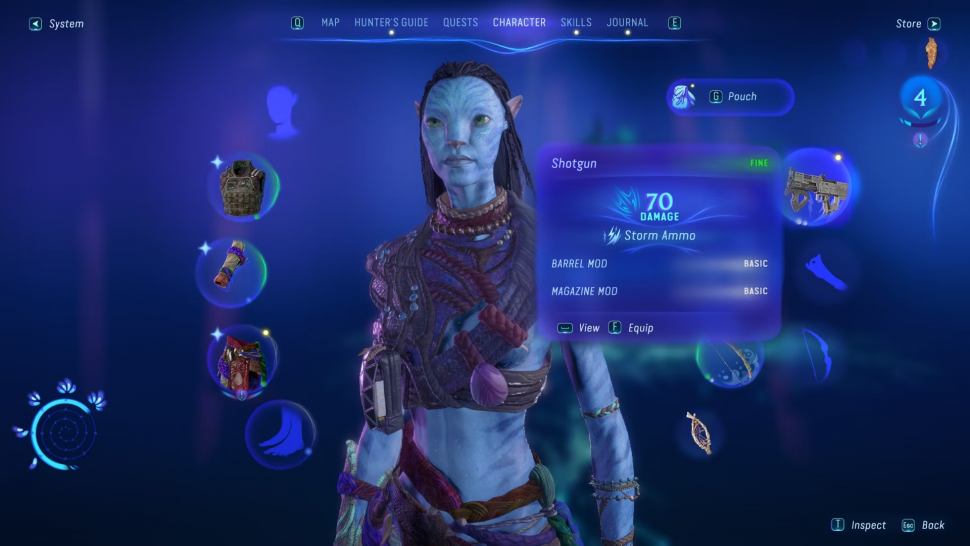Go to the Journal tab
Screen dimensions: 970x546
[627, 22]
